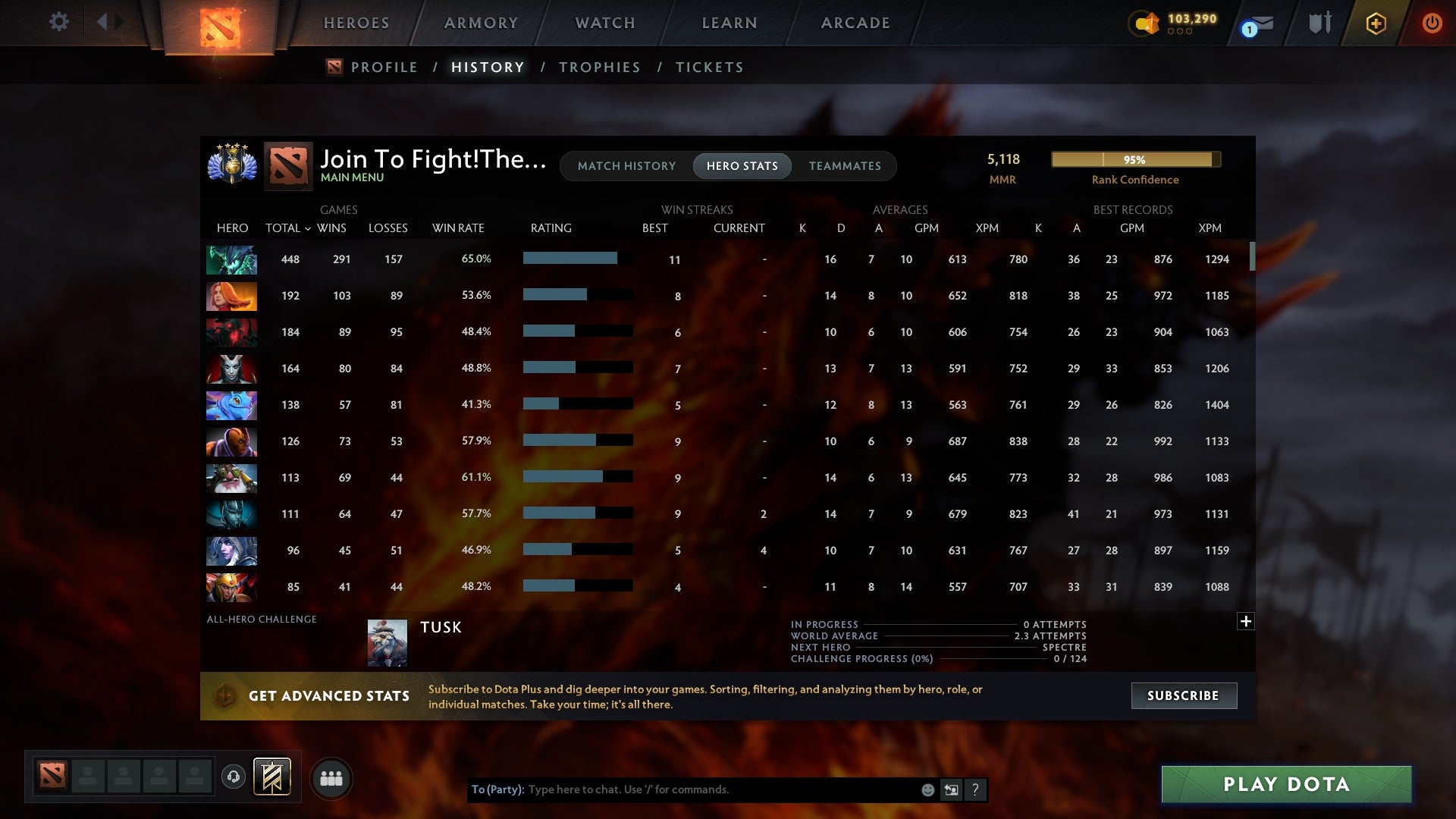The width and height of the screenshot is (1456, 819).
Task: Open the emoticon picker in chat bar
Action: pyautogui.click(x=927, y=789)
